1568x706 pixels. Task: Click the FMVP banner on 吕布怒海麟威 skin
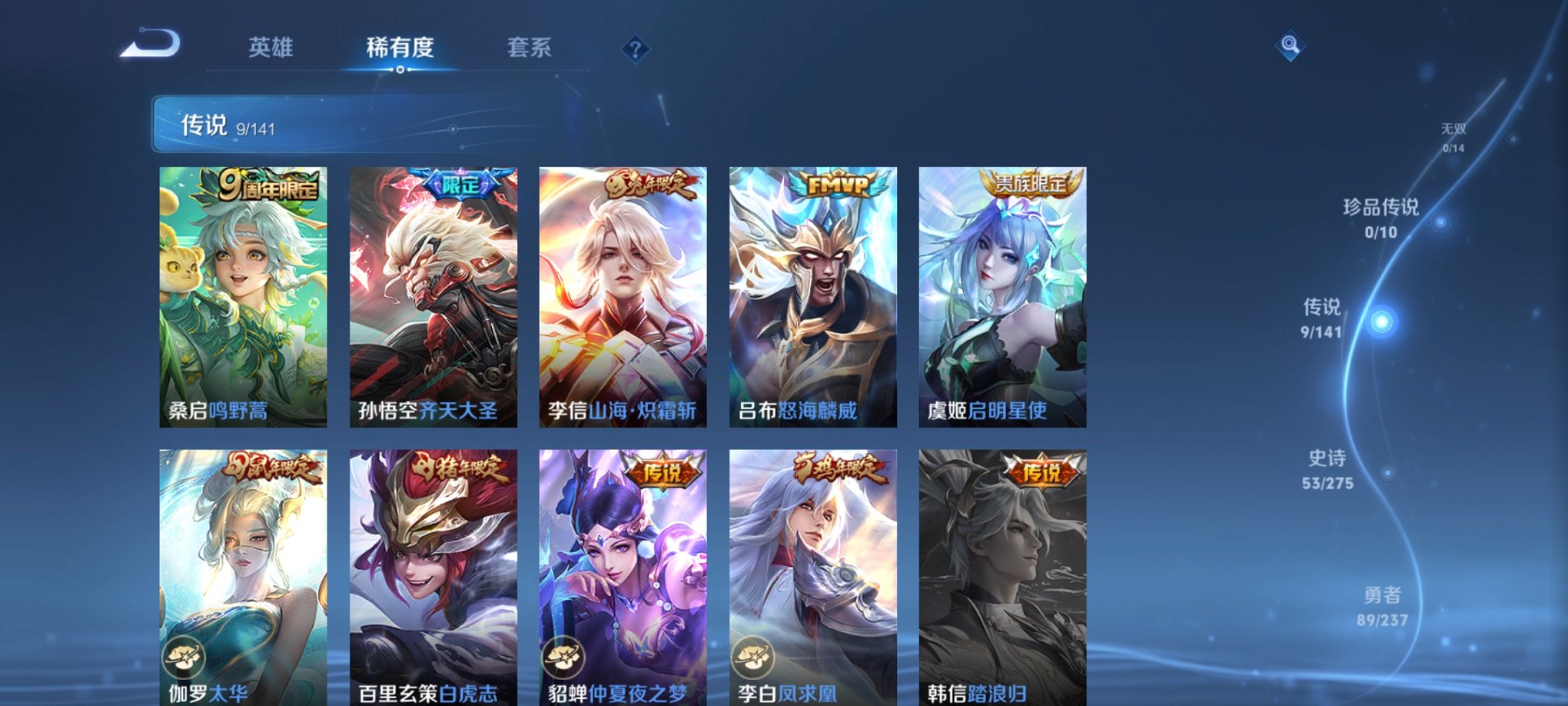coord(837,185)
